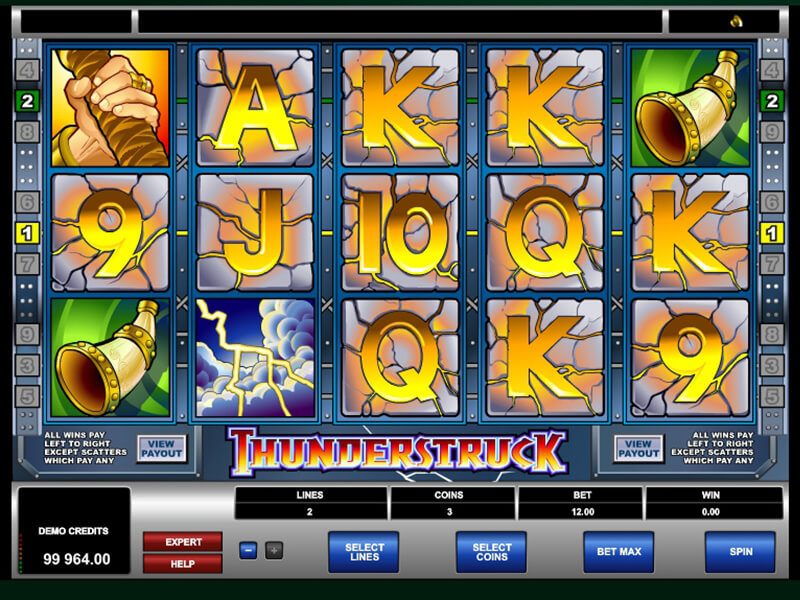800x600 pixels.
Task: Switch to Expert mode
Action: 182,542
